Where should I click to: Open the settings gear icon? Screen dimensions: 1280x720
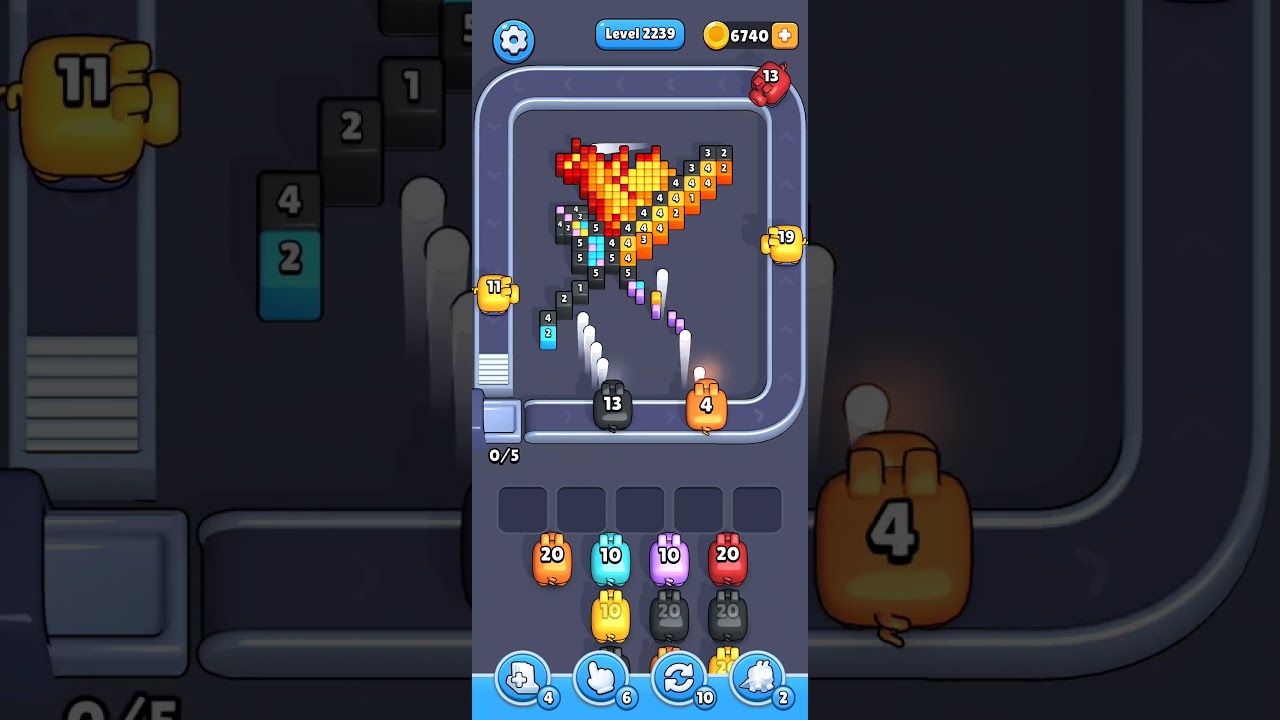tap(514, 40)
